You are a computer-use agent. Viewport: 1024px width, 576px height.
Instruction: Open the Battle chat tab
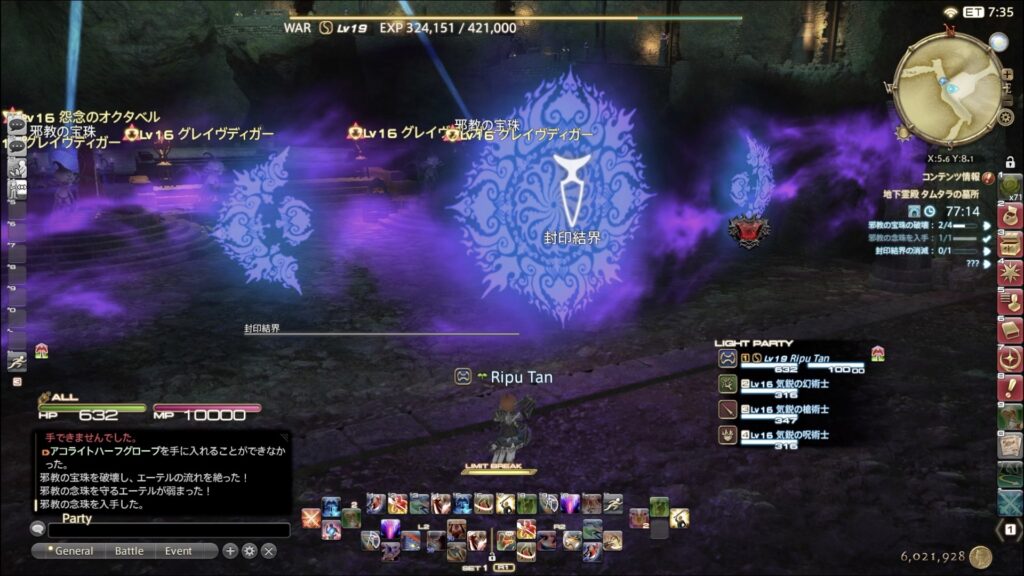tap(129, 551)
